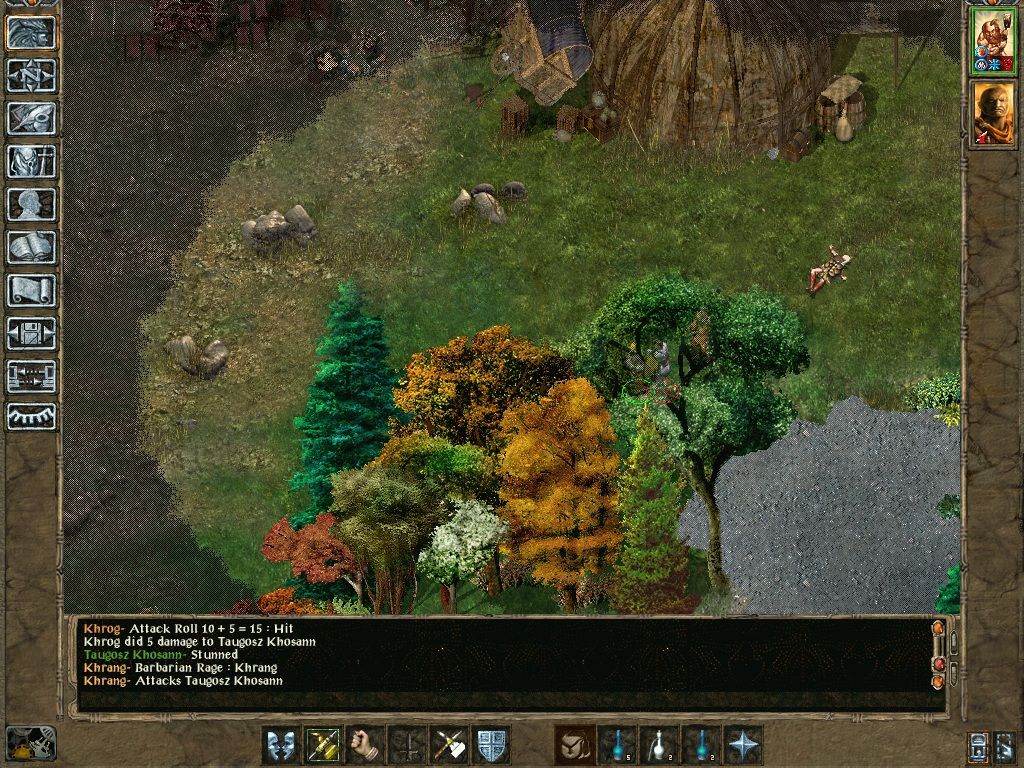Open the leather bag quick item button

click(575, 745)
